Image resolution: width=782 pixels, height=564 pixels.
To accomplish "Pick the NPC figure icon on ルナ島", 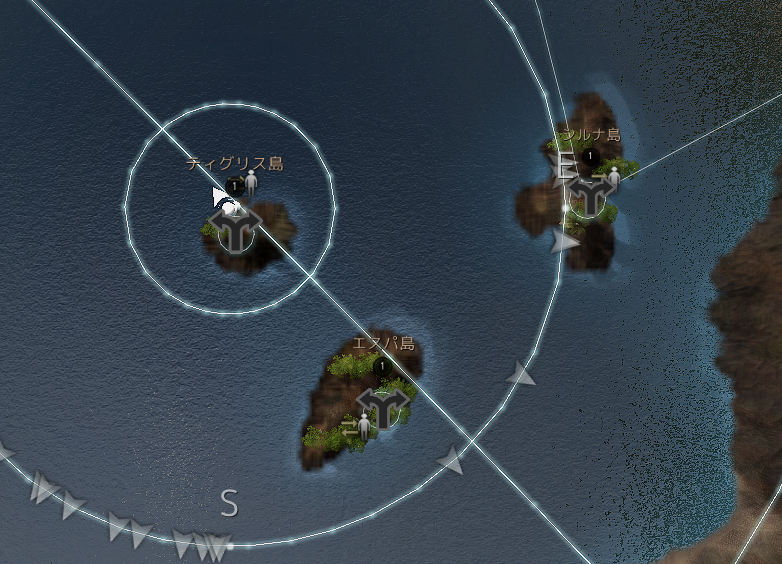I will [614, 177].
